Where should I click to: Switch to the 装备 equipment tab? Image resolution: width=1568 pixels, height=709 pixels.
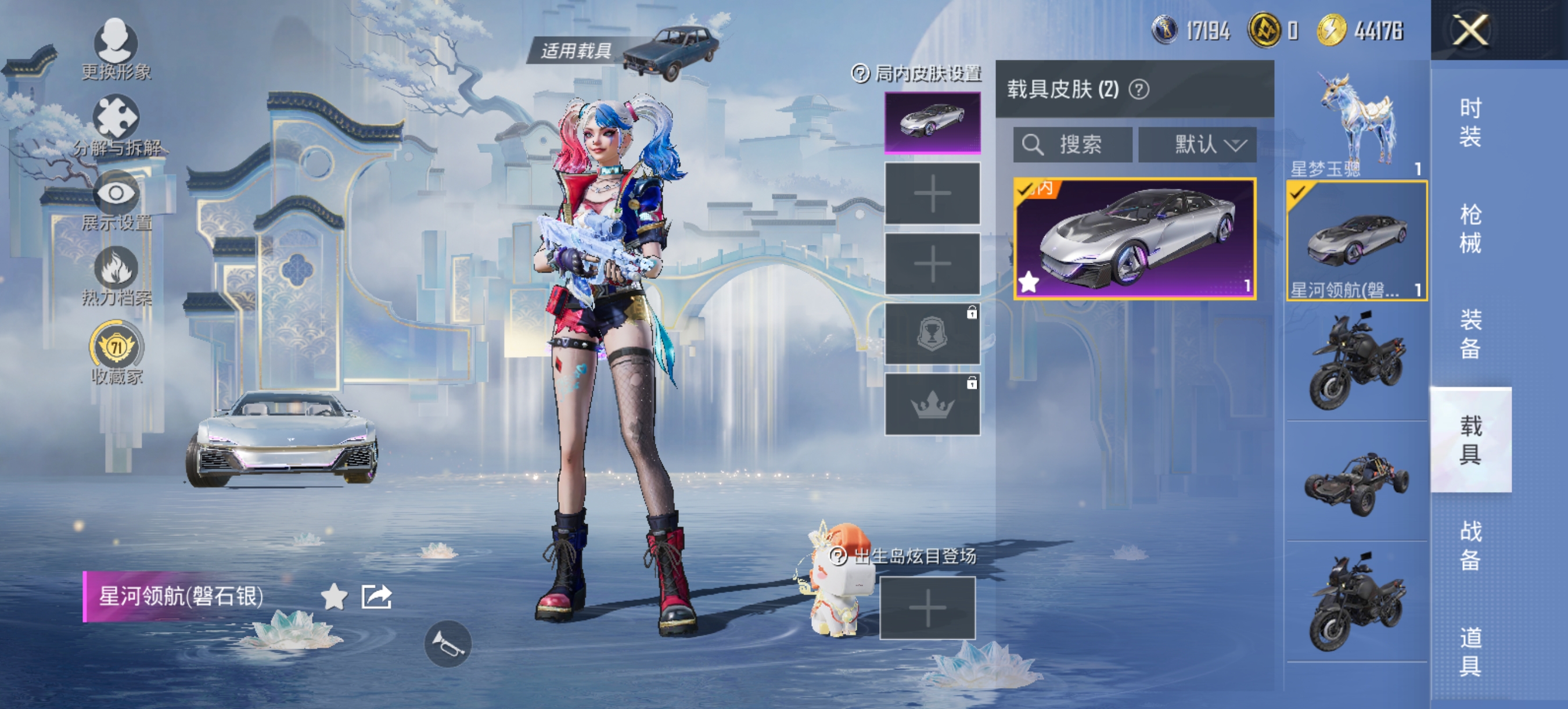(x=1470, y=334)
